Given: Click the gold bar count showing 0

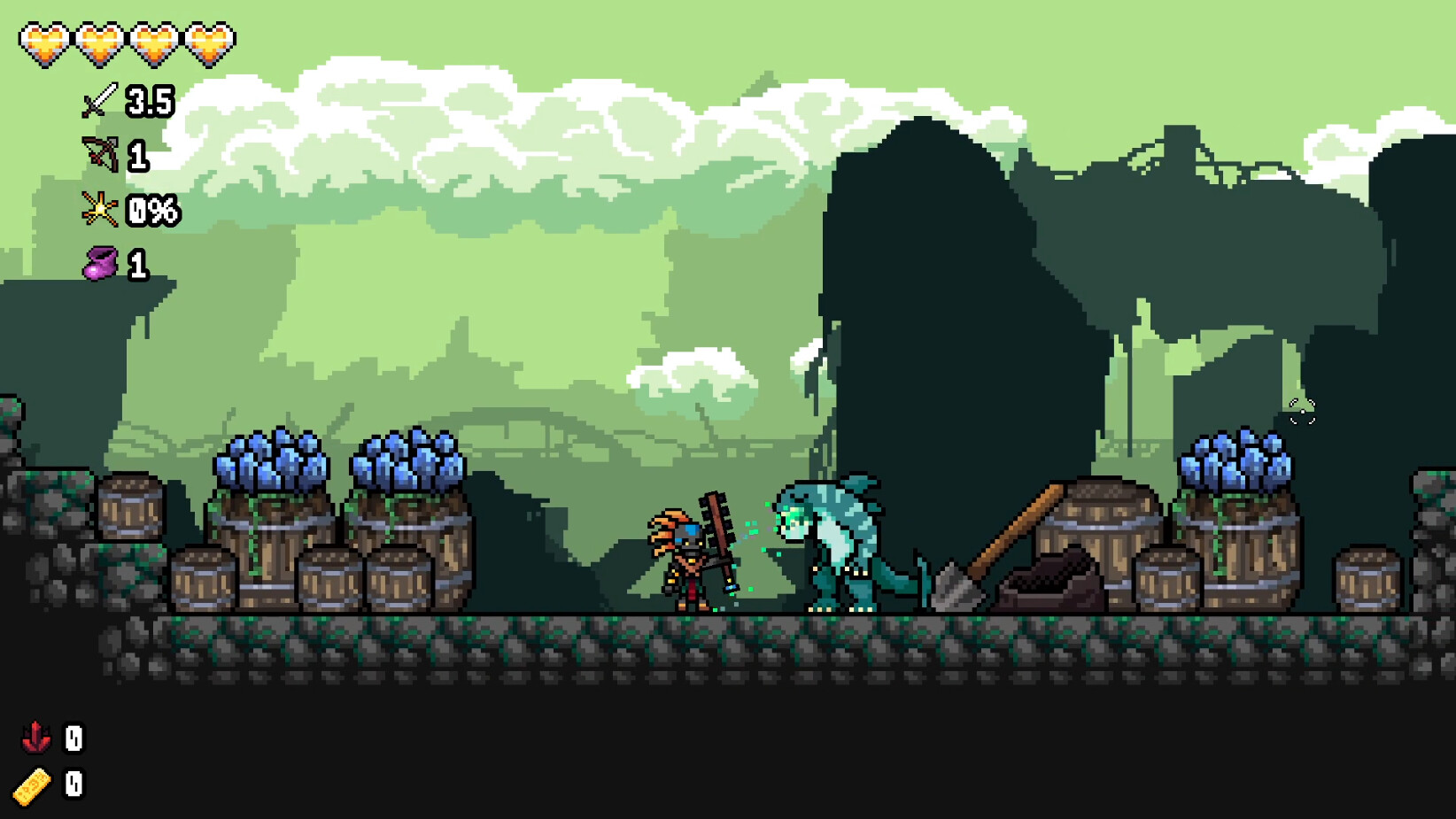Looking at the screenshot, I should [x=74, y=784].
